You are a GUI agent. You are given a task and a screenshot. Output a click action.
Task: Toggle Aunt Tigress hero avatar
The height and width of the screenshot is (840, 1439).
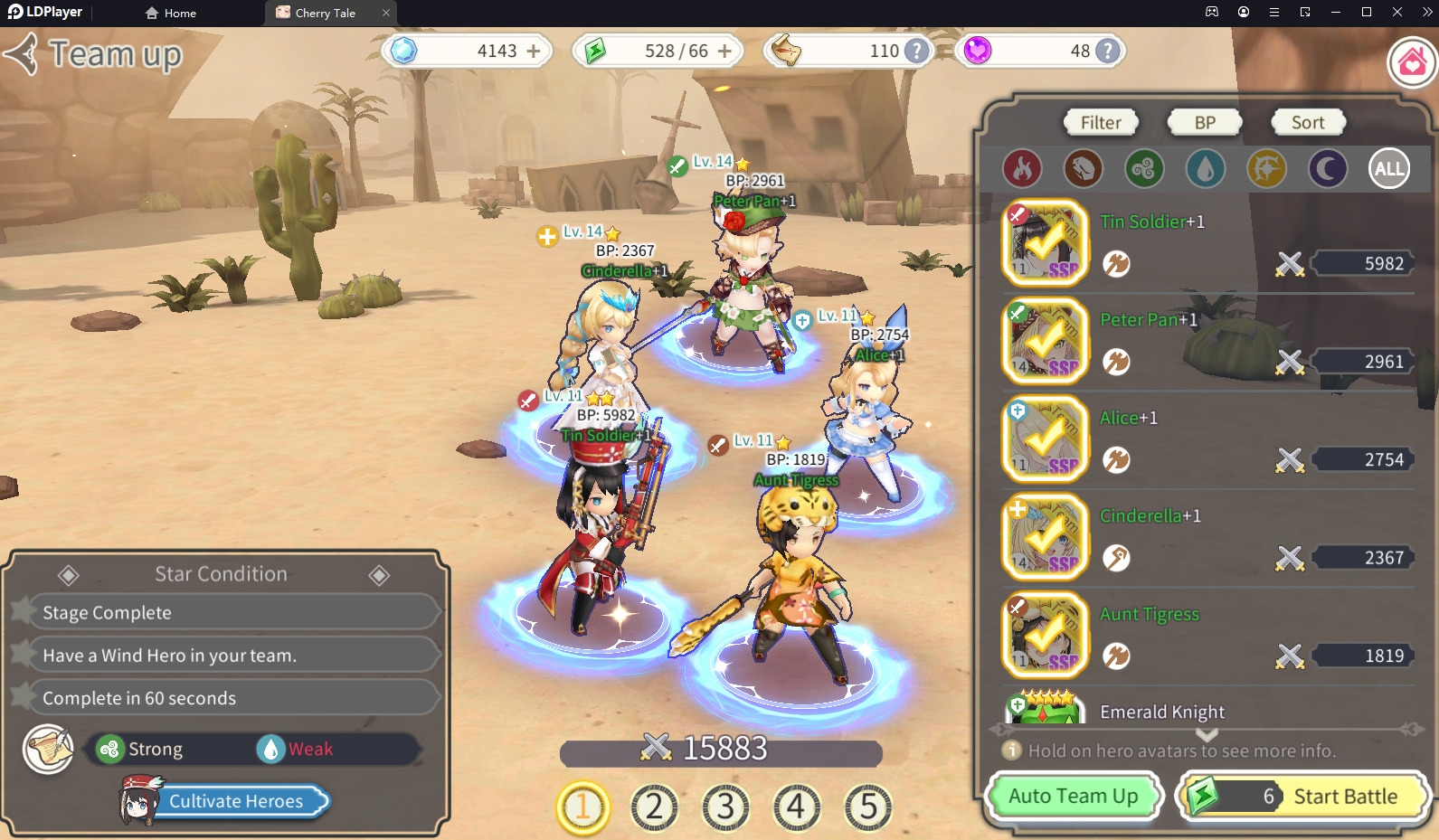[1046, 636]
